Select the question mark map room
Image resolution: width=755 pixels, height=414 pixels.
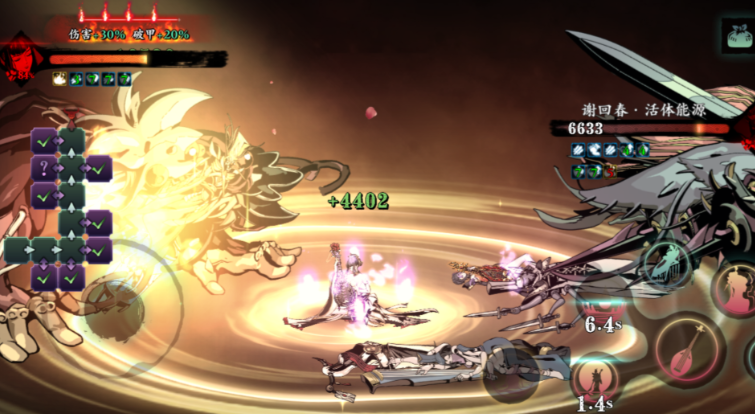44,169
